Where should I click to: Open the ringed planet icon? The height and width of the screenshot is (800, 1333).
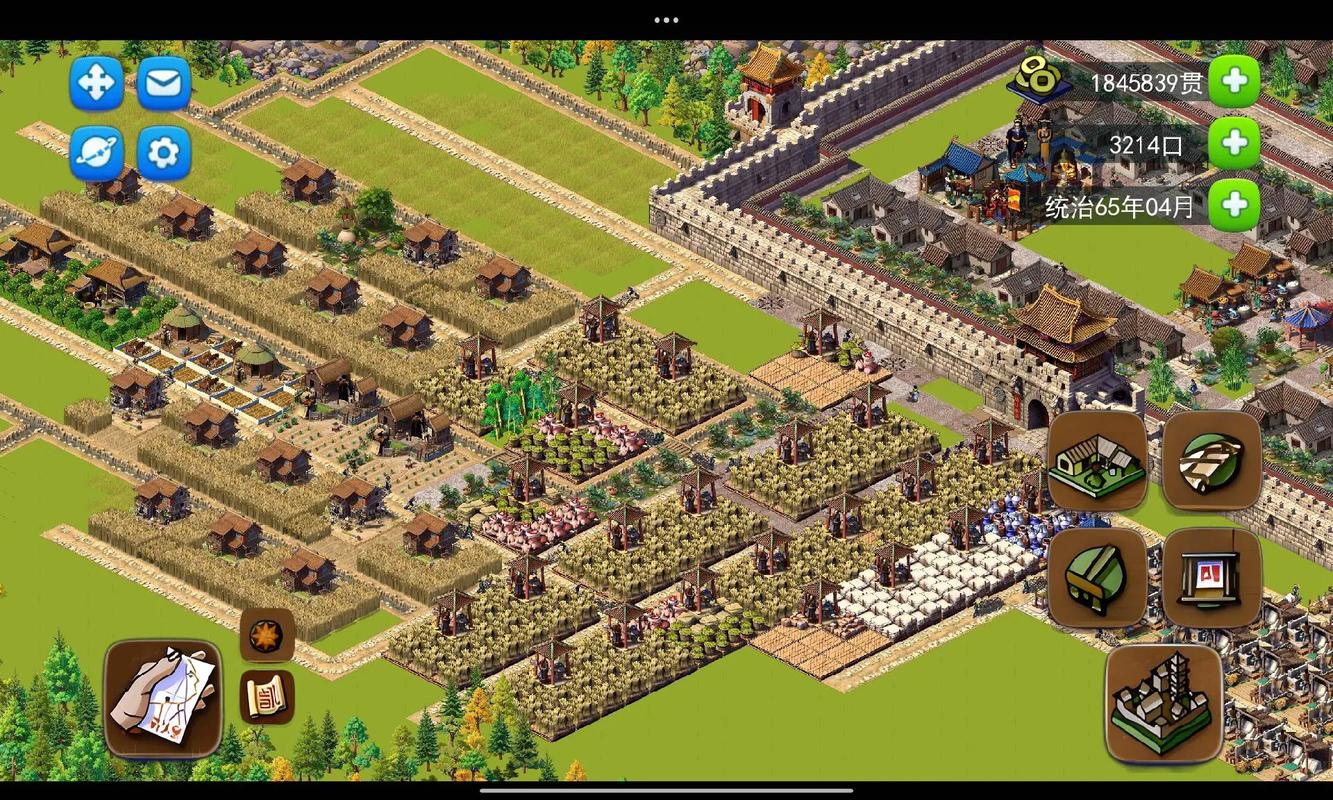tap(96, 152)
